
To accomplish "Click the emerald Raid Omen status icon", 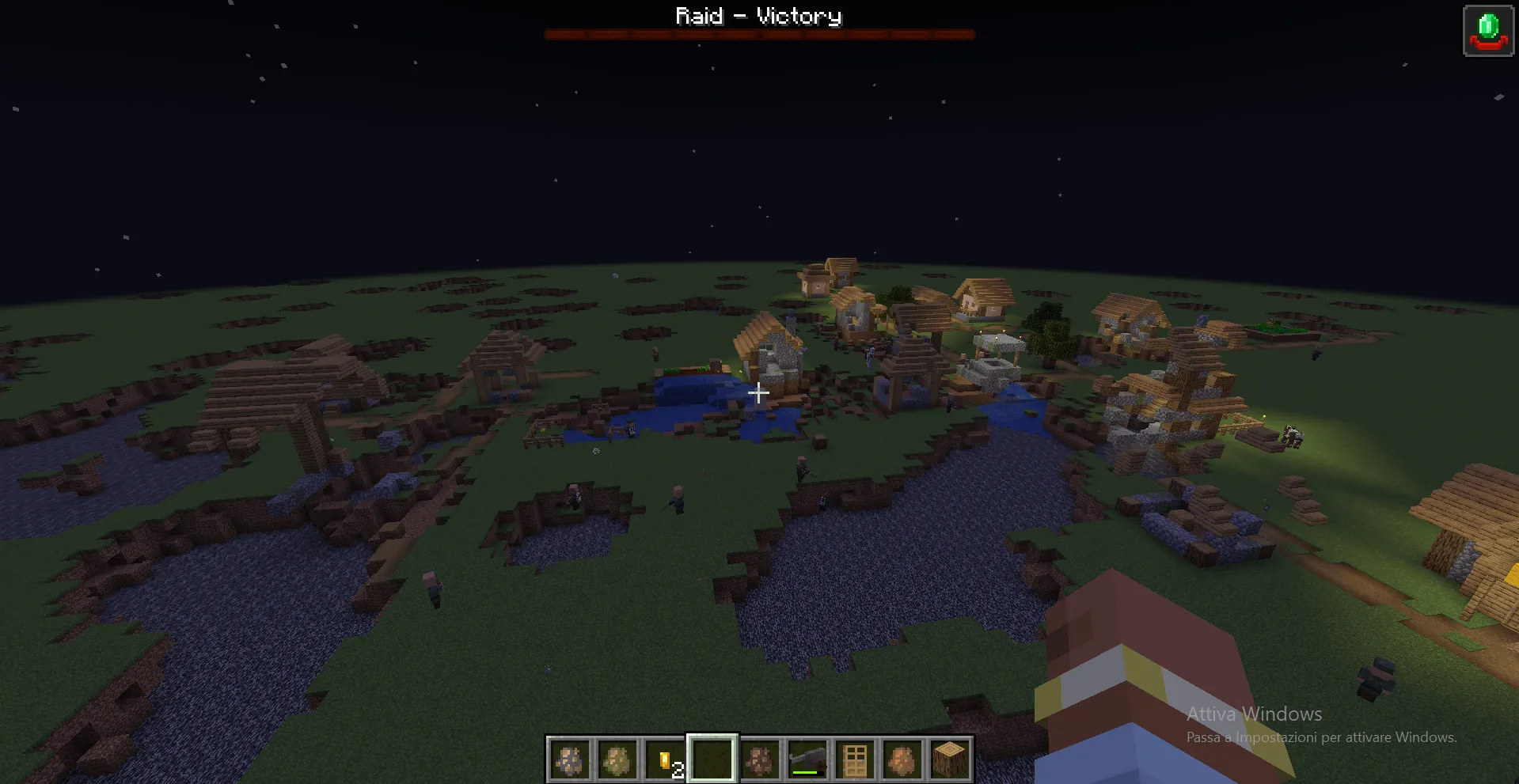I will [1487, 30].
